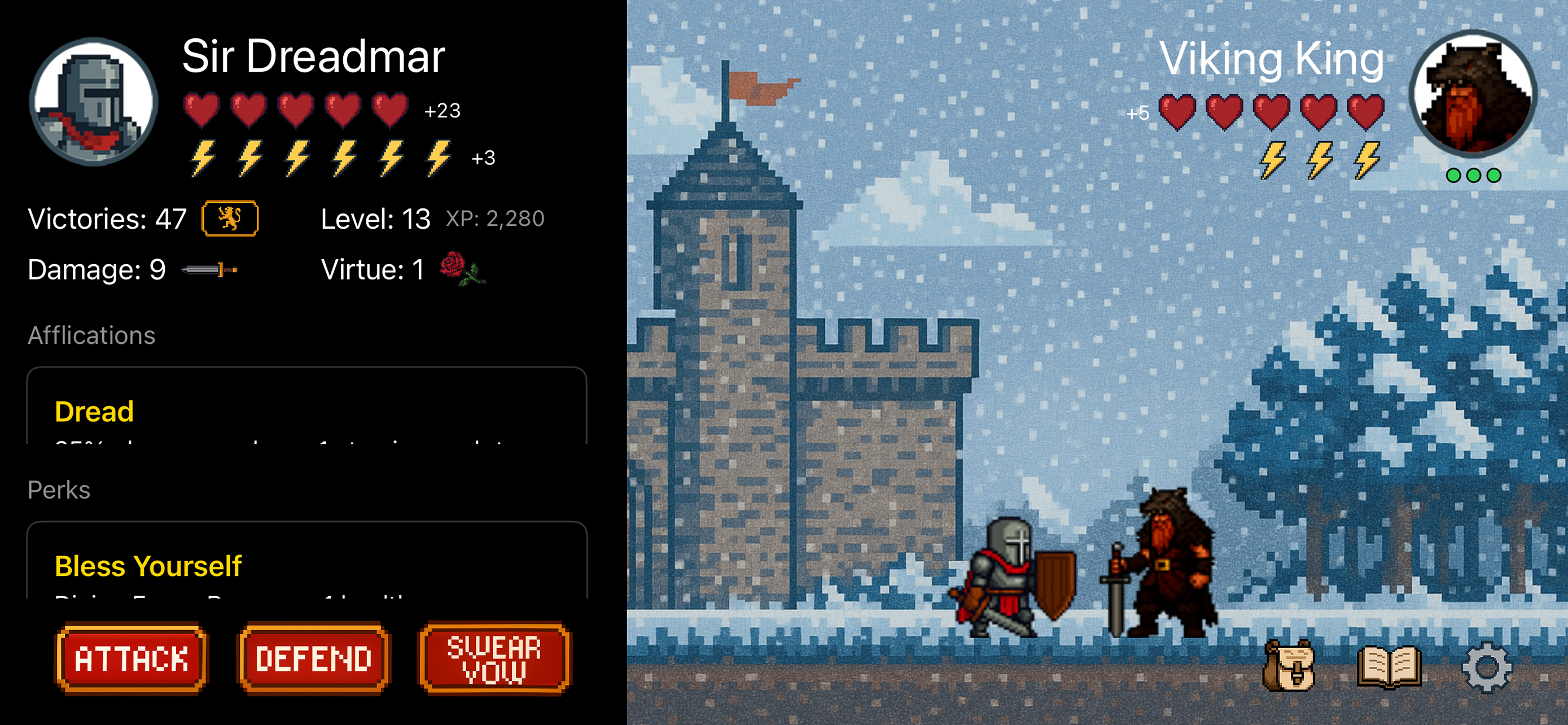
Task: Click the Viking King's last heart
Action: click(x=1368, y=112)
